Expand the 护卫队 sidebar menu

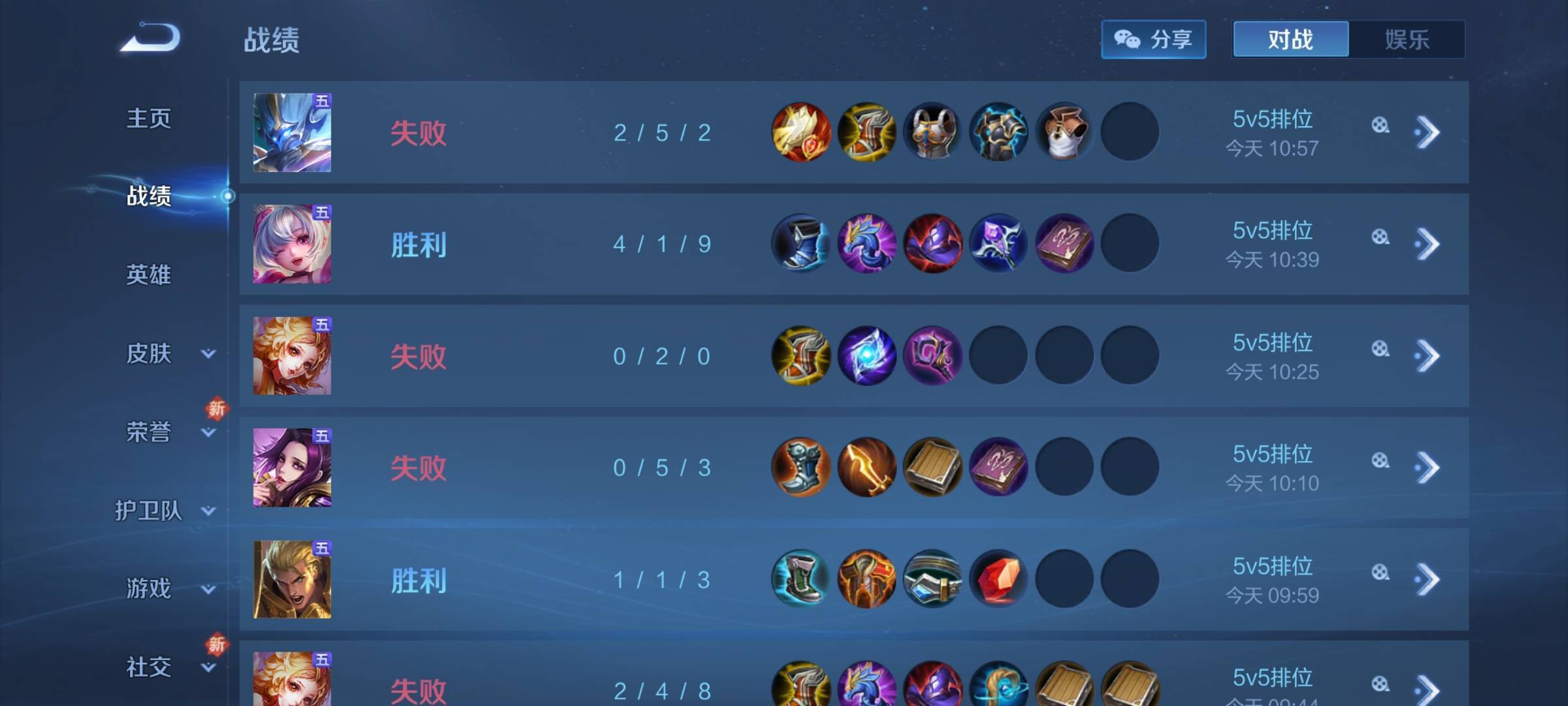[x=208, y=511]
